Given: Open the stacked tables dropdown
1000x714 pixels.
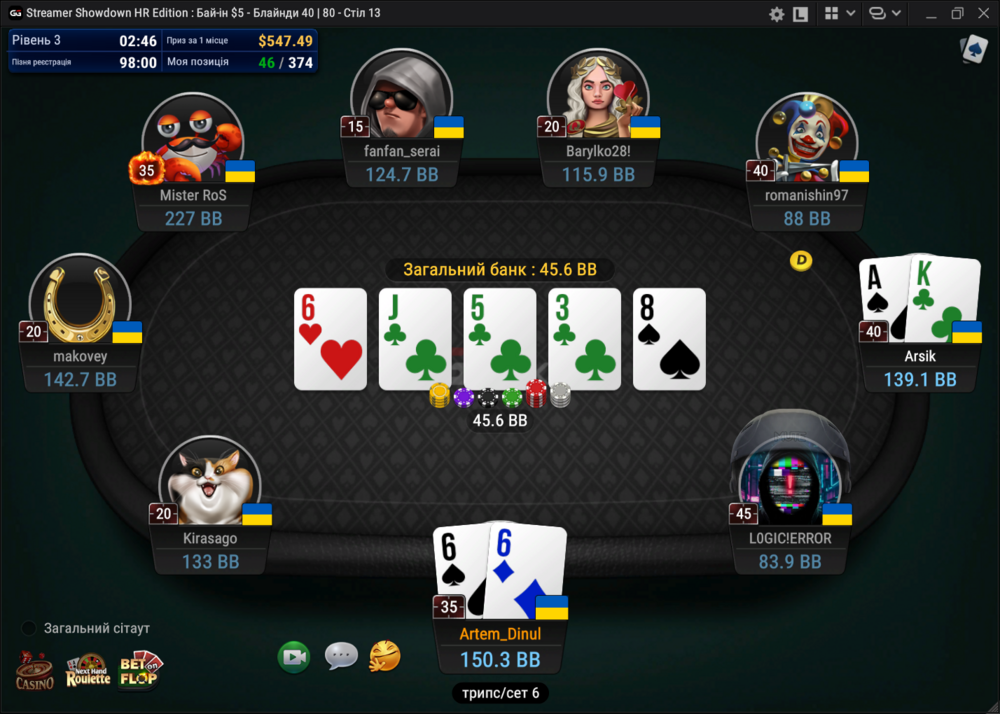Looking at the screenshot, I should tap(884, 14).
